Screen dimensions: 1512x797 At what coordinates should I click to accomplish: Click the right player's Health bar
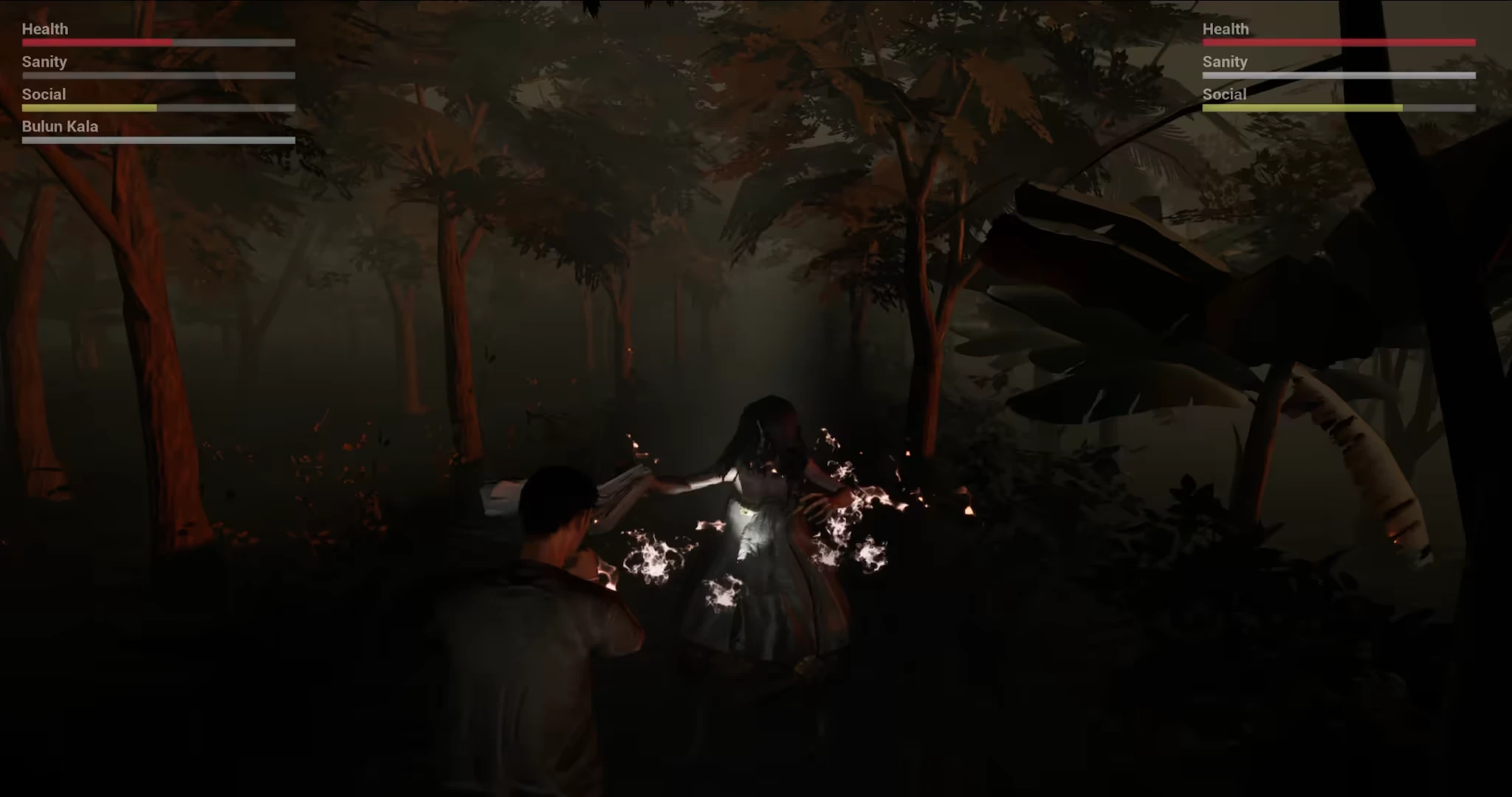pos(1338,42)
